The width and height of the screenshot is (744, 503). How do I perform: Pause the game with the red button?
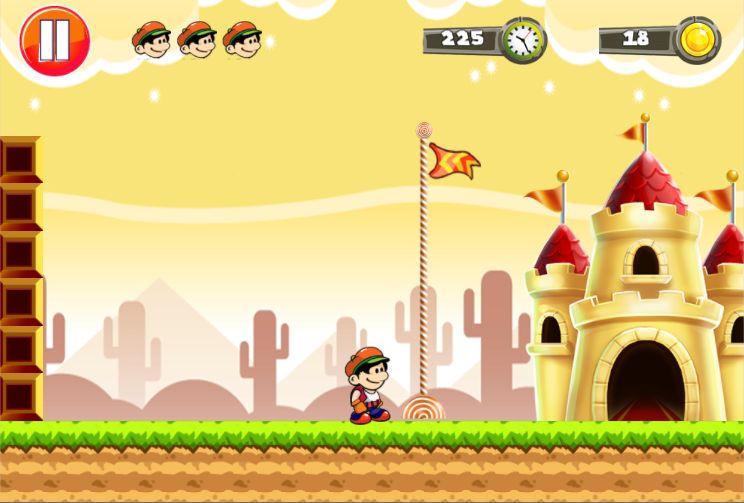[x=55, y=41]
